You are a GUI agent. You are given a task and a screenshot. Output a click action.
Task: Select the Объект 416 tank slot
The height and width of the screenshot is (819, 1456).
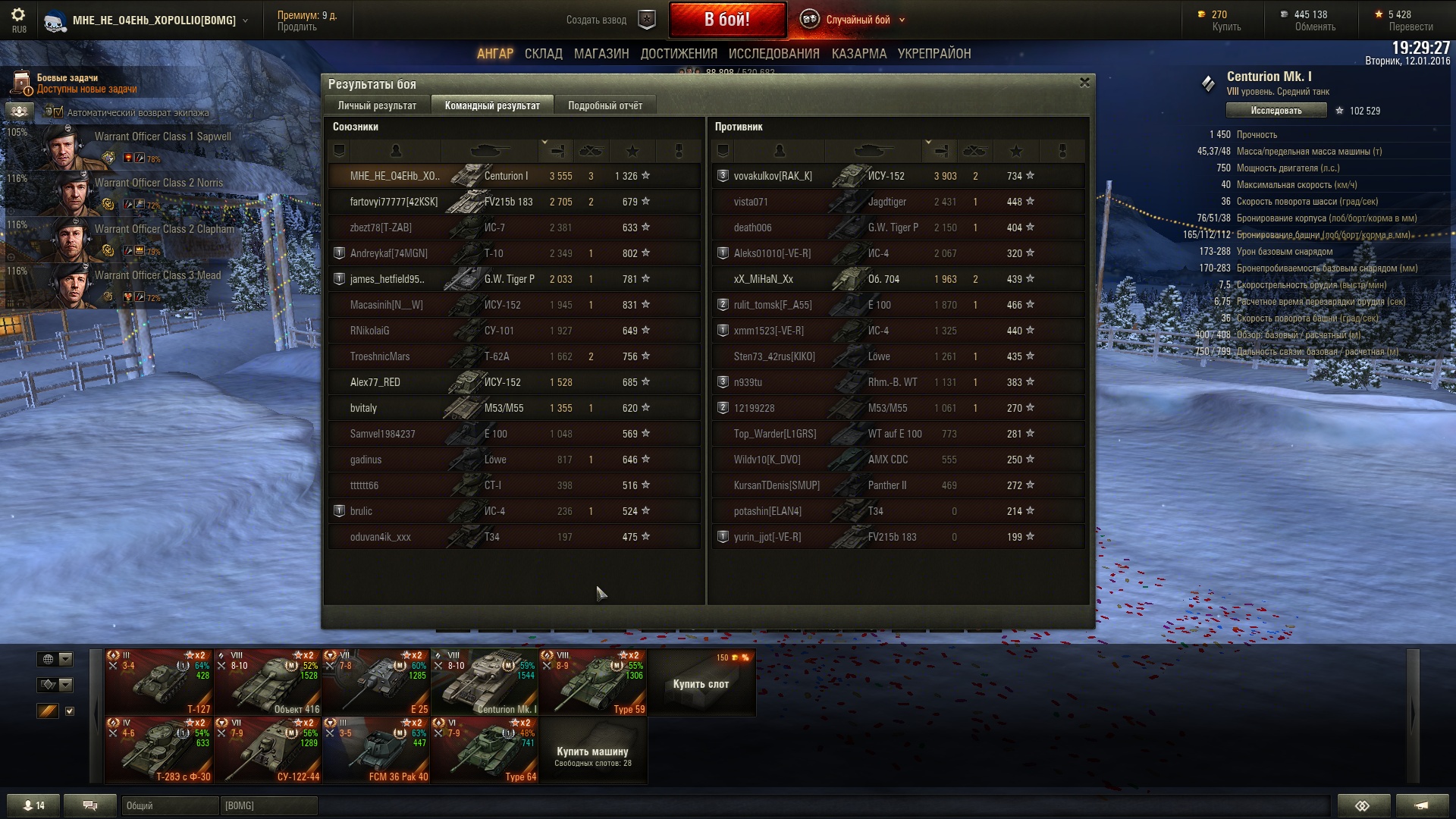268,682
